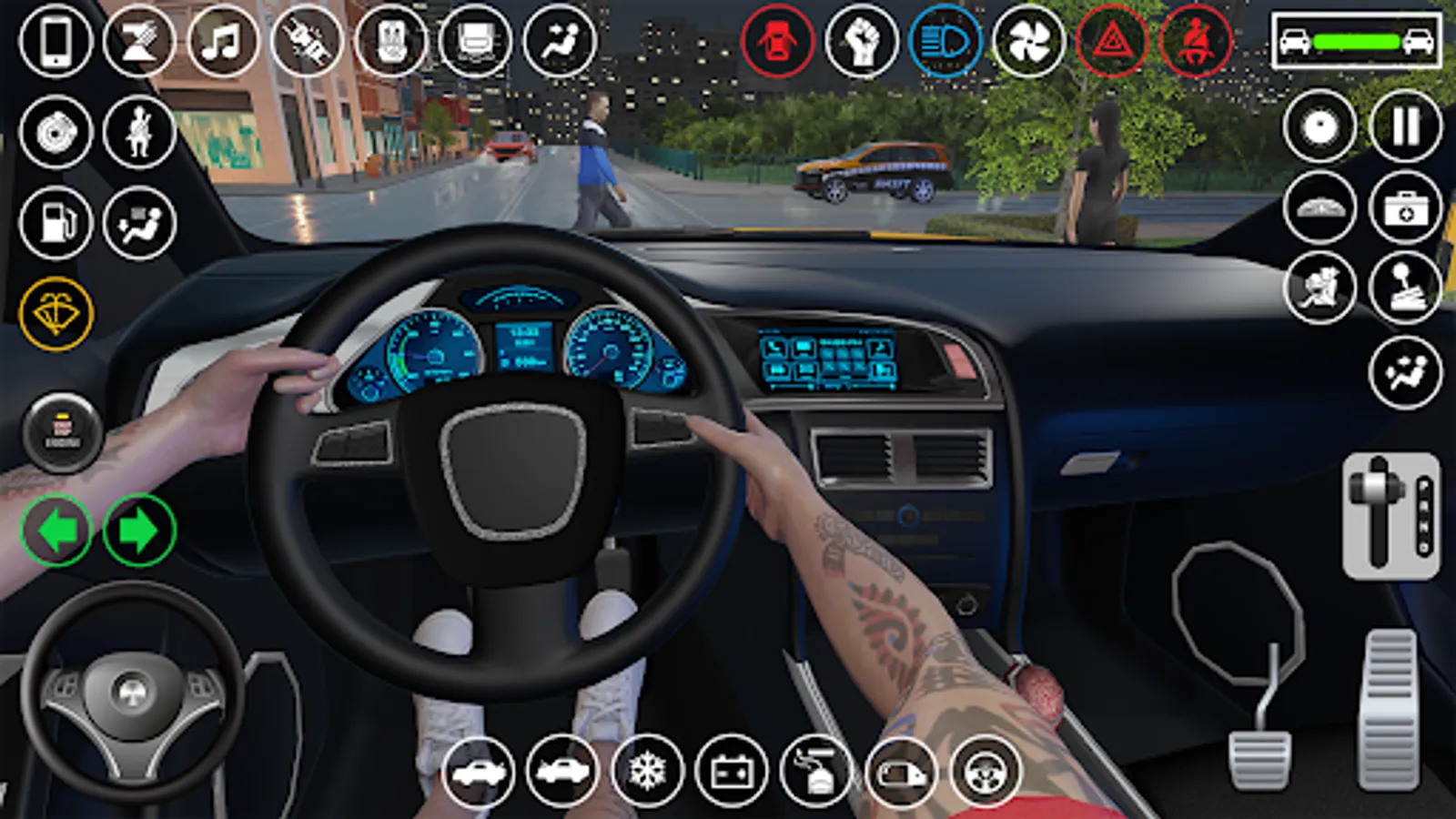Activate the left turn signal arrow
Image resolution: width=1456 pixels, height=819 pixels.
56,530
